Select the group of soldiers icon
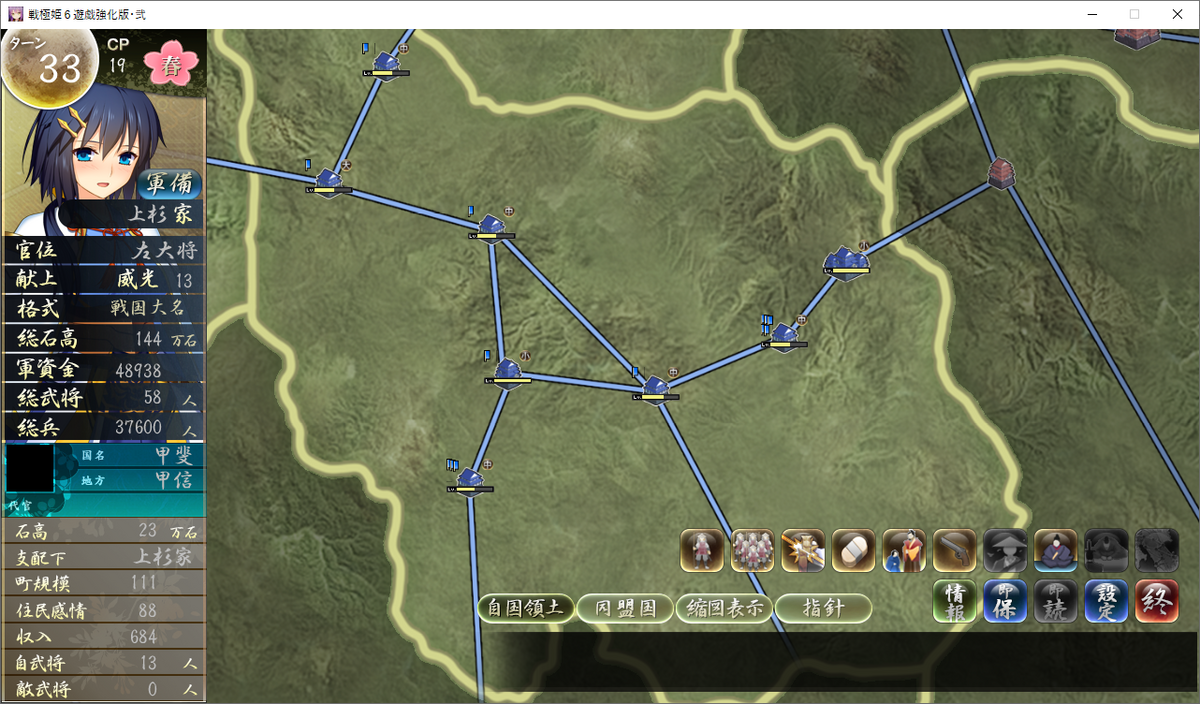The image size is (1200, 704). click(752, 550)
